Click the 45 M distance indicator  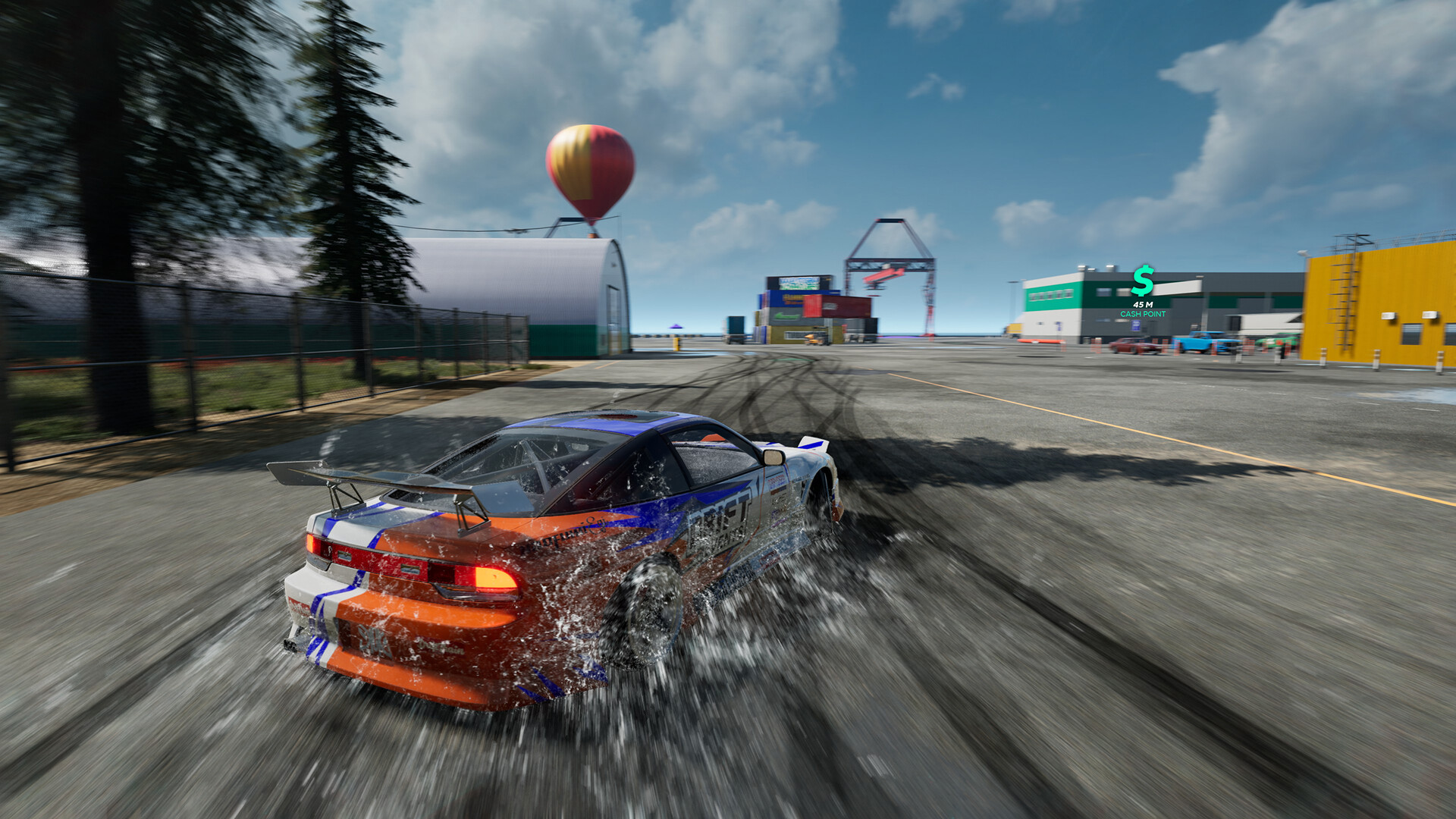(x=1143, y=304)
